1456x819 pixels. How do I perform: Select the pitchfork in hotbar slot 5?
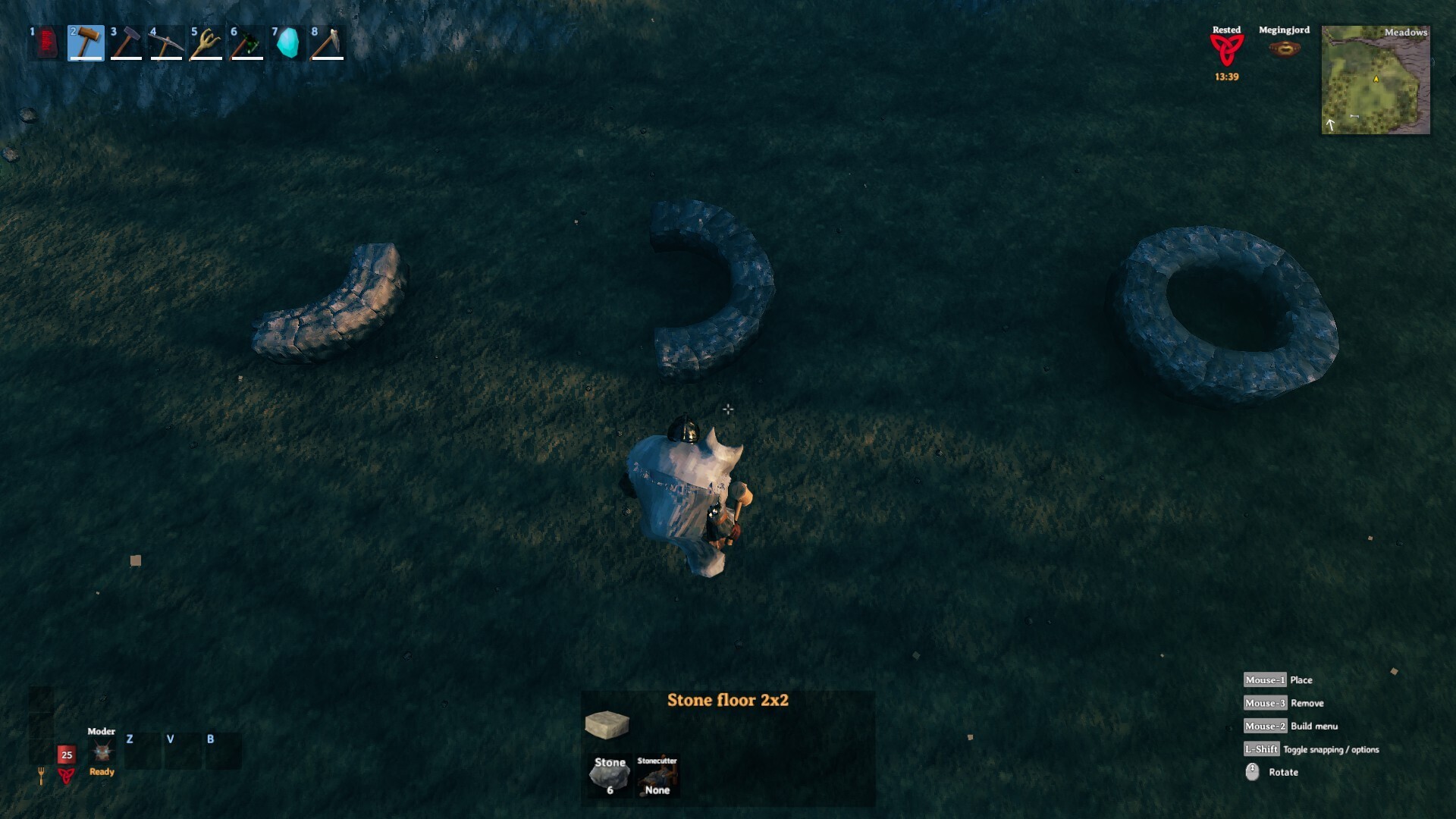pyautogui.click(x=206, y=43)
